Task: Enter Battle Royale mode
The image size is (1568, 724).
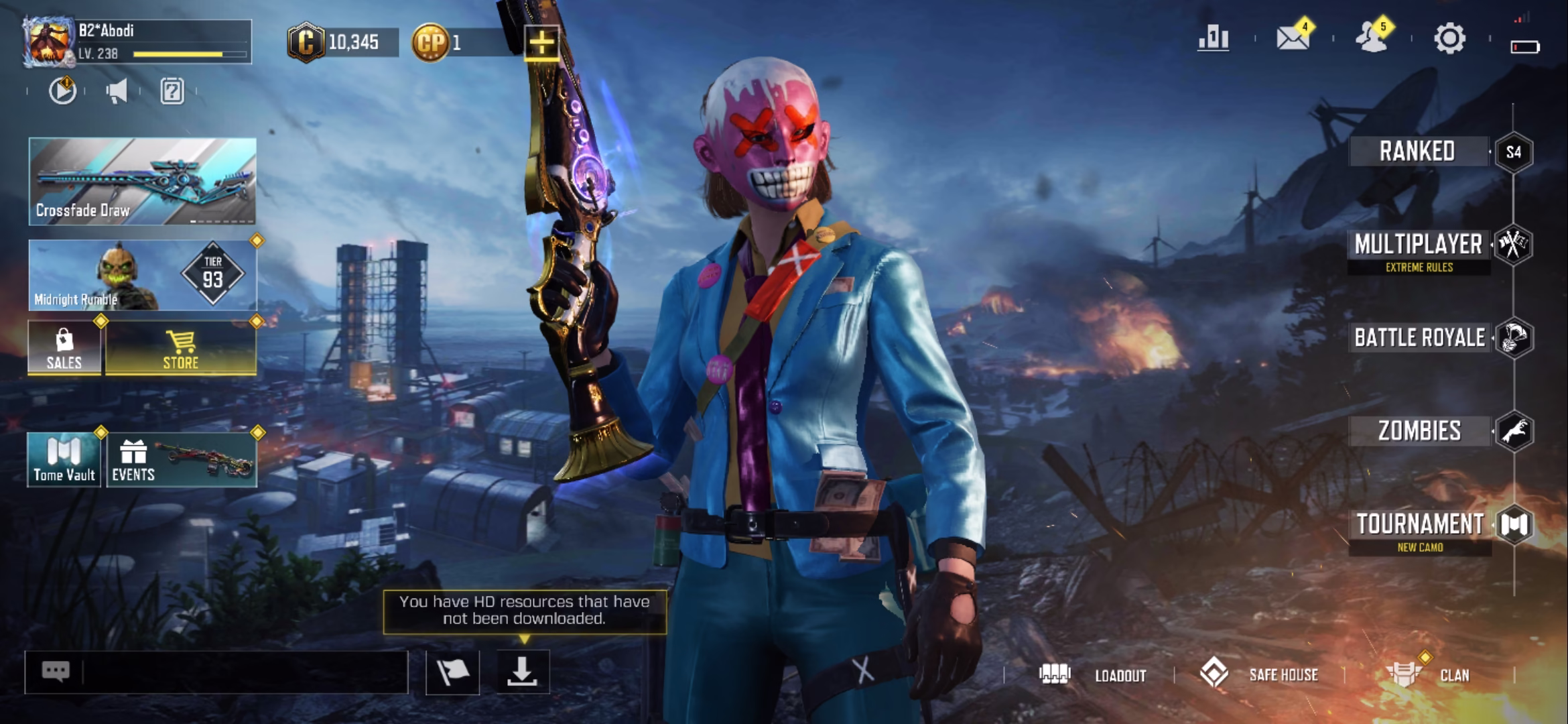Action: pos(1421,338)
